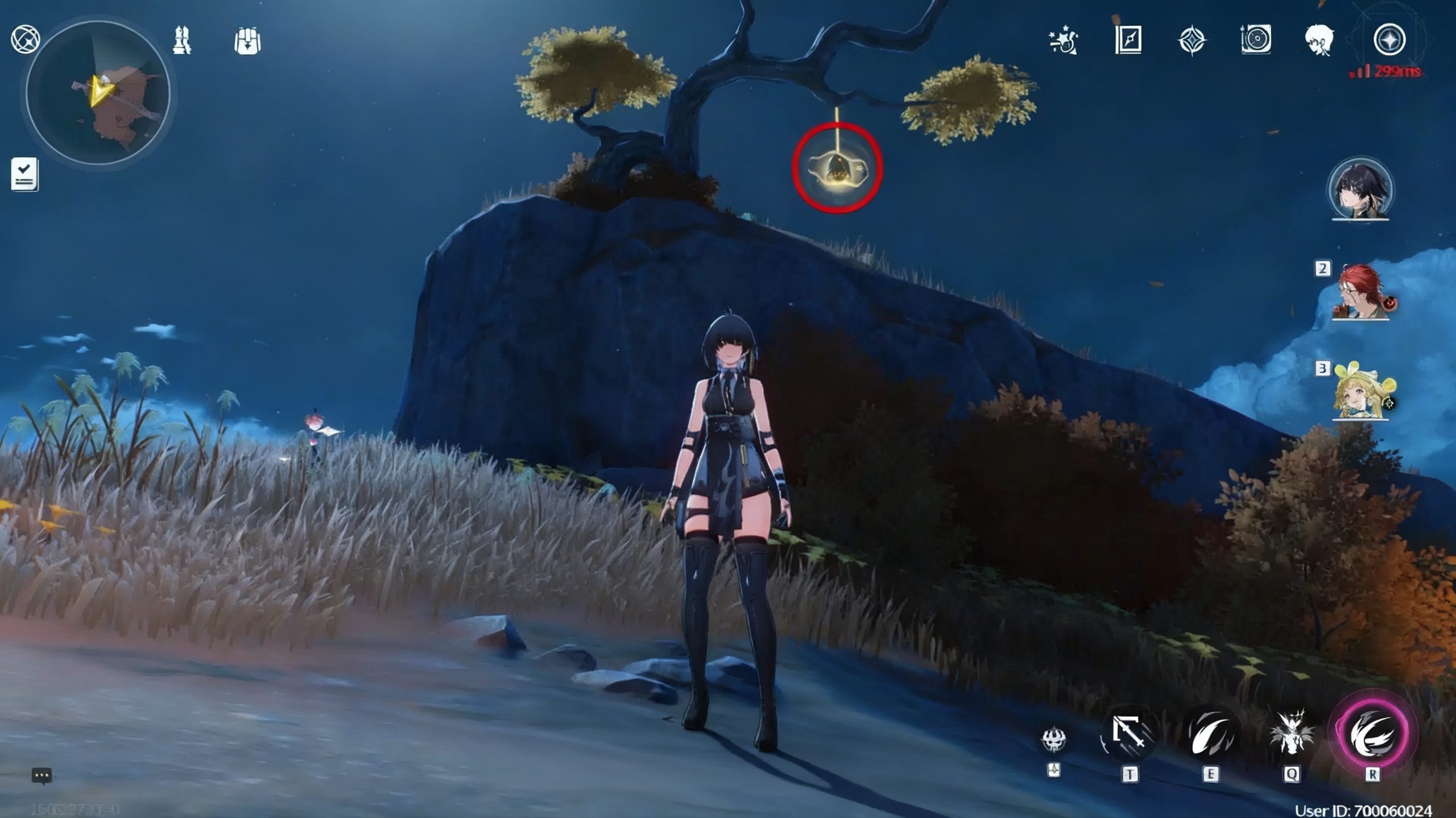Activate the sword grapple skill icon
The height and width of the screenshot is (818, 1456).
[1129, 734]
